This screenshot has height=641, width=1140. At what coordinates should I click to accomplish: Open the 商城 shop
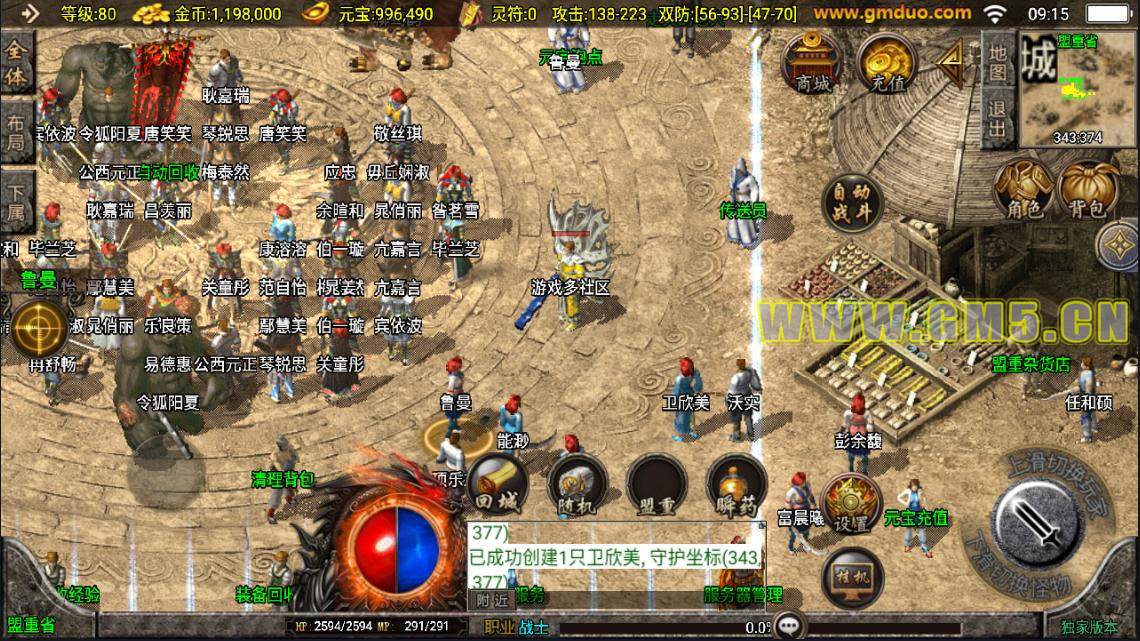click(813, 61)
